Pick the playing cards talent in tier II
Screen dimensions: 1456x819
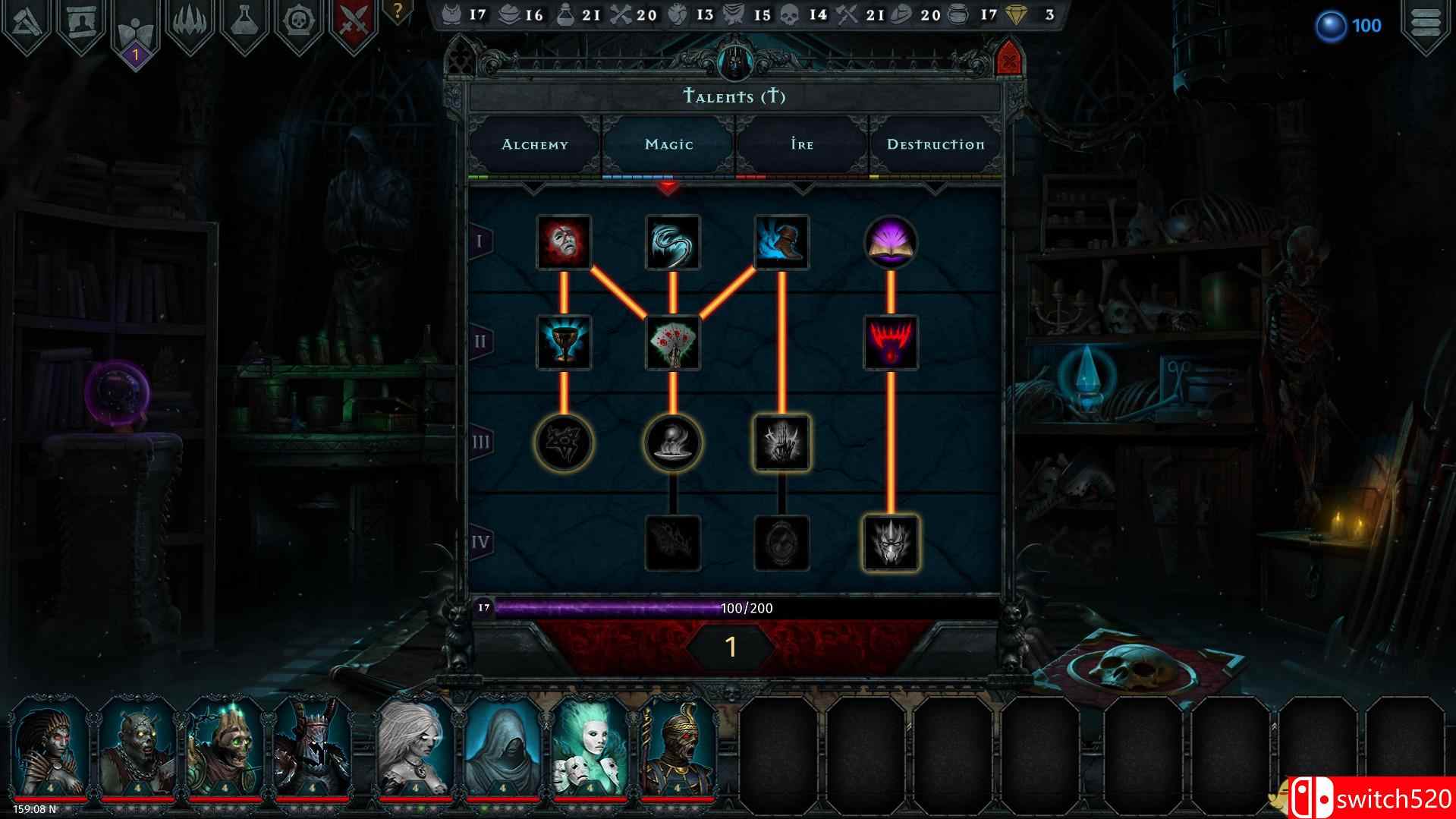[x=672, y=342]
